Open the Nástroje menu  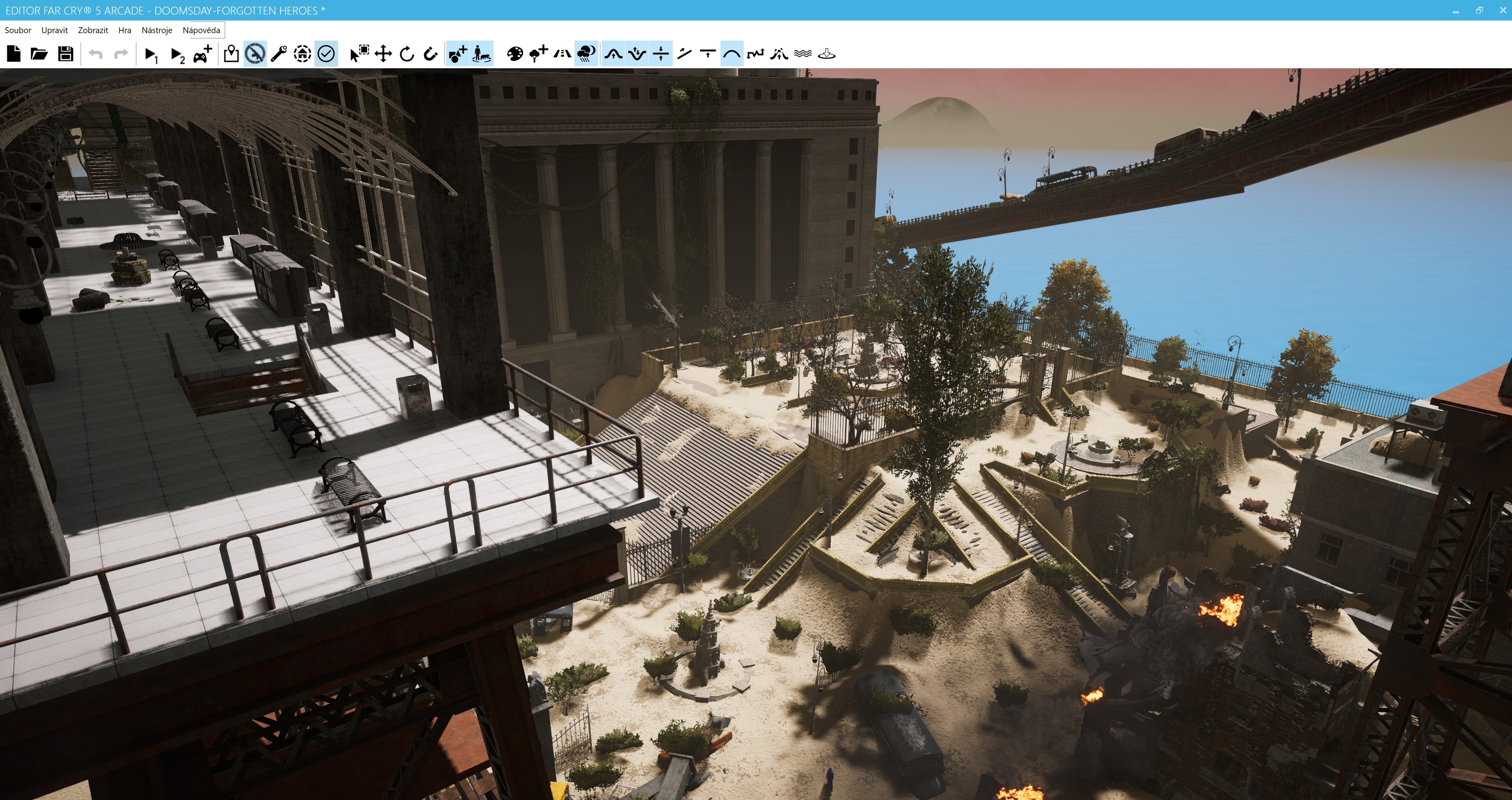(157, 30)
